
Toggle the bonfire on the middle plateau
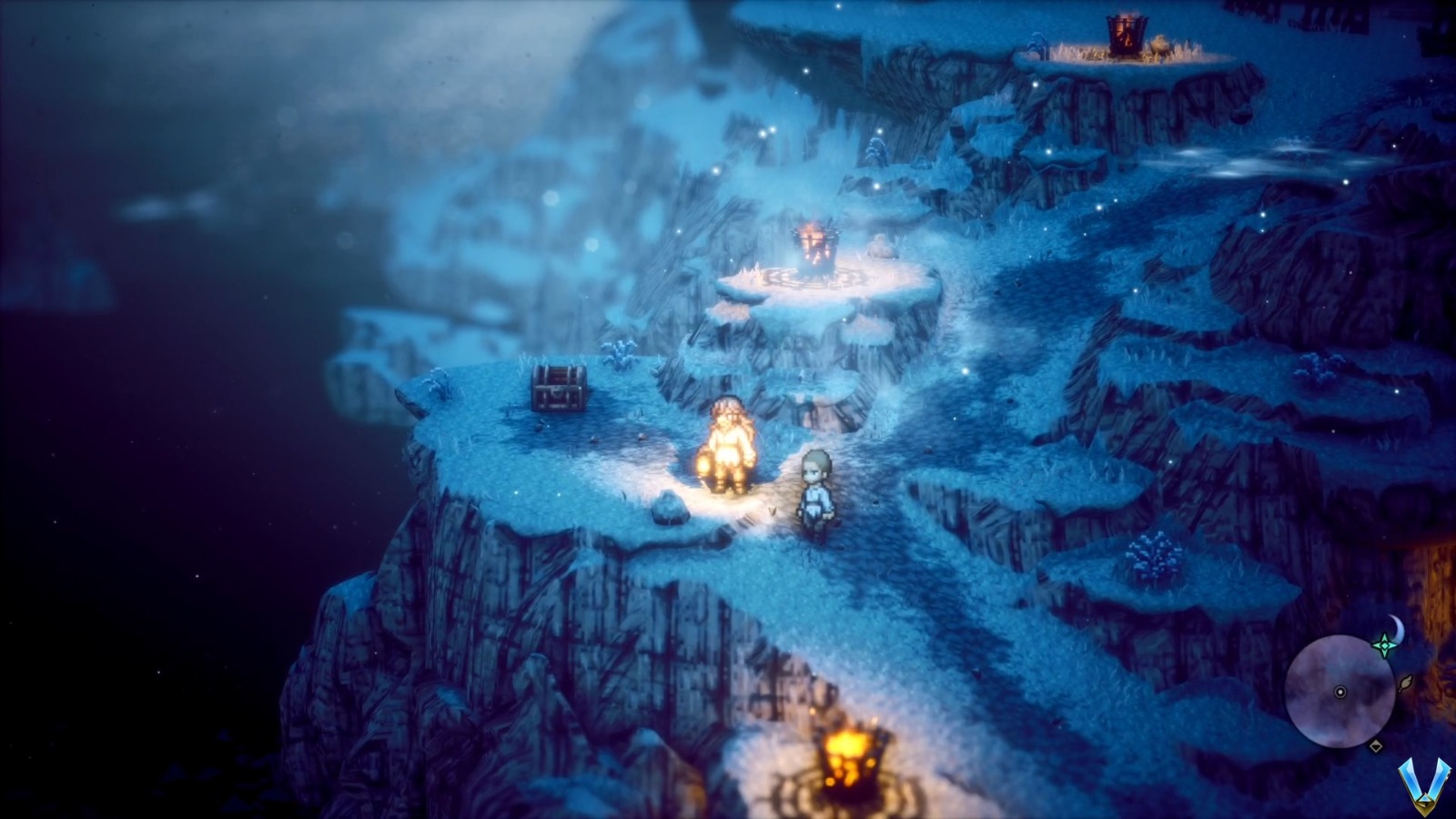817,246
